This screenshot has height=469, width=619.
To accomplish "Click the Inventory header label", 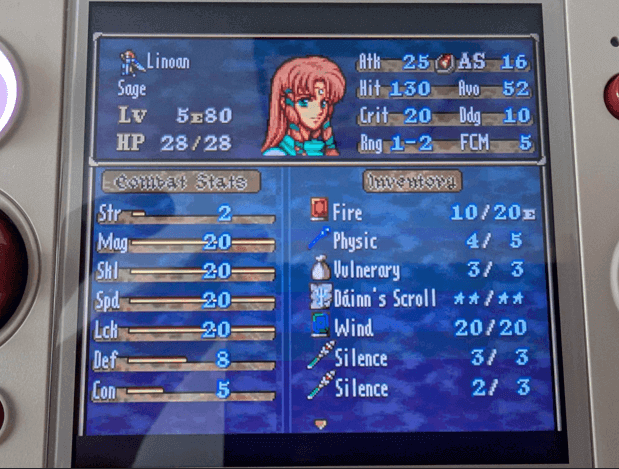I will coord(413,181).
